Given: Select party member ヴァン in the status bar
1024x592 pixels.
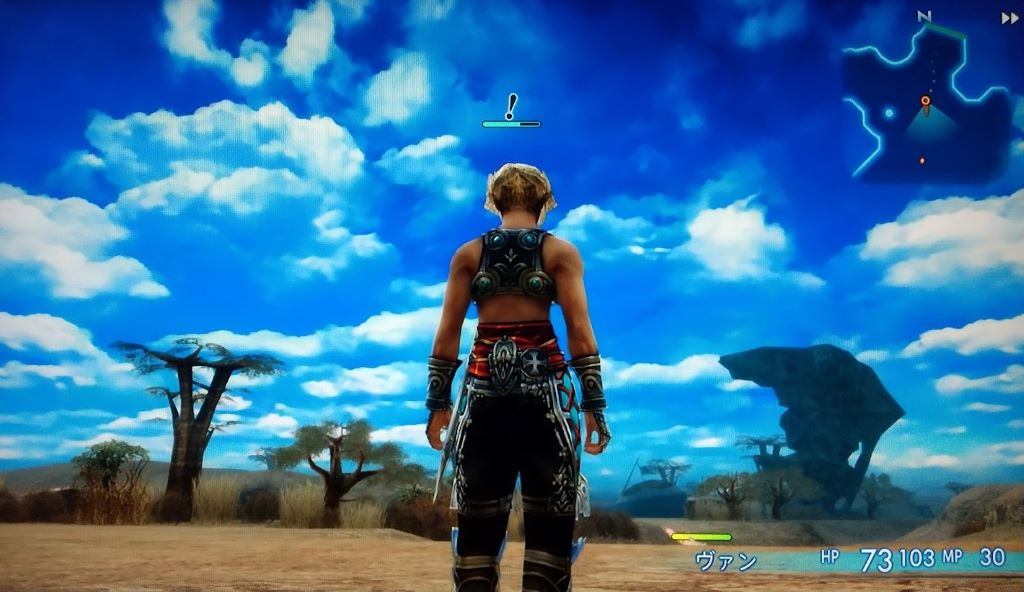Looking at the screenshot, I should (727, 561).
